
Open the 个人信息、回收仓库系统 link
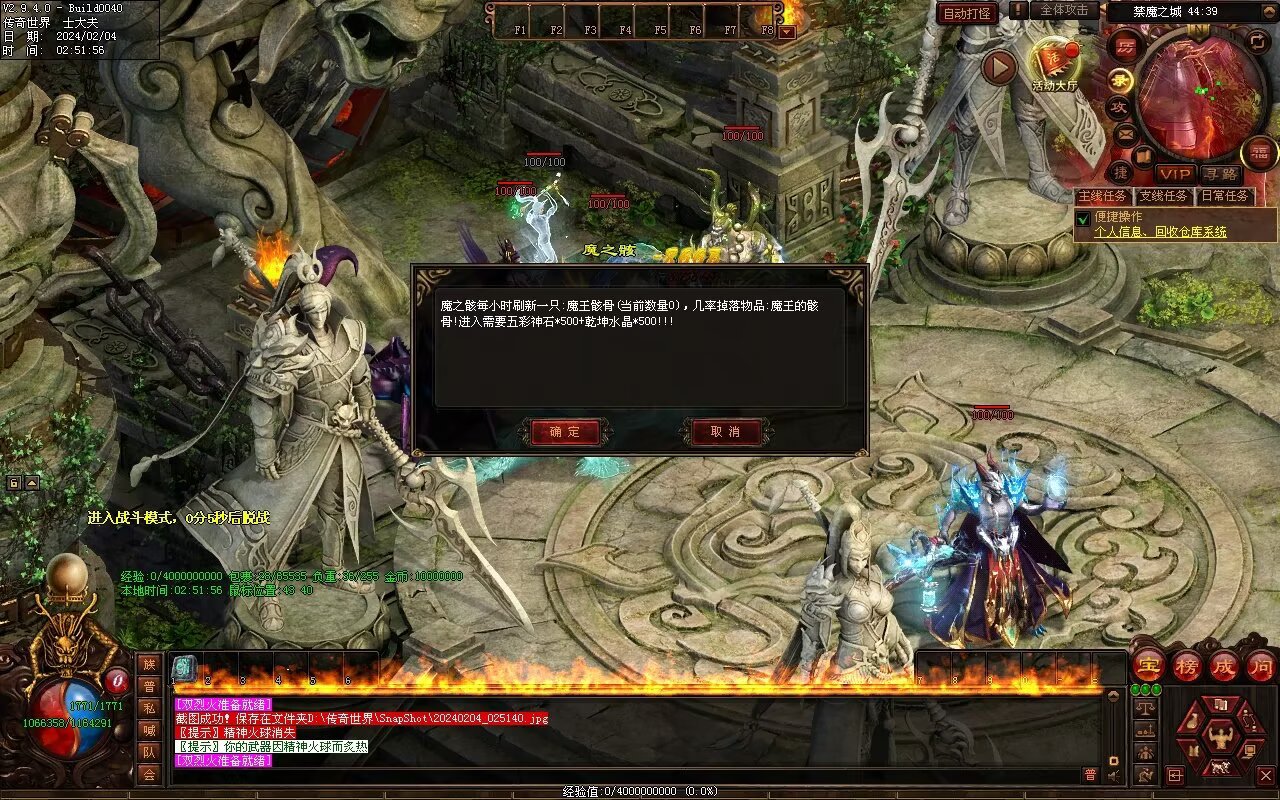coord(1160,232)
